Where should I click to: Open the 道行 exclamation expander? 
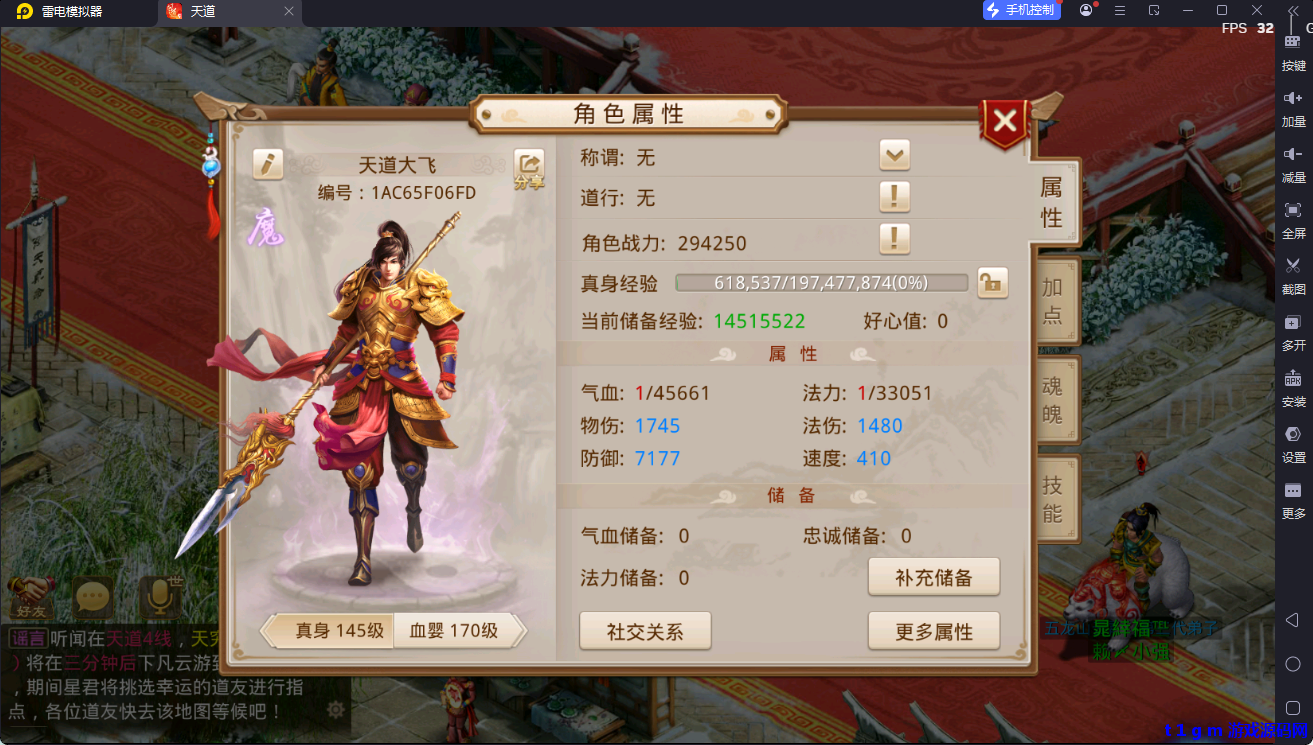click(x=894, y=198)
